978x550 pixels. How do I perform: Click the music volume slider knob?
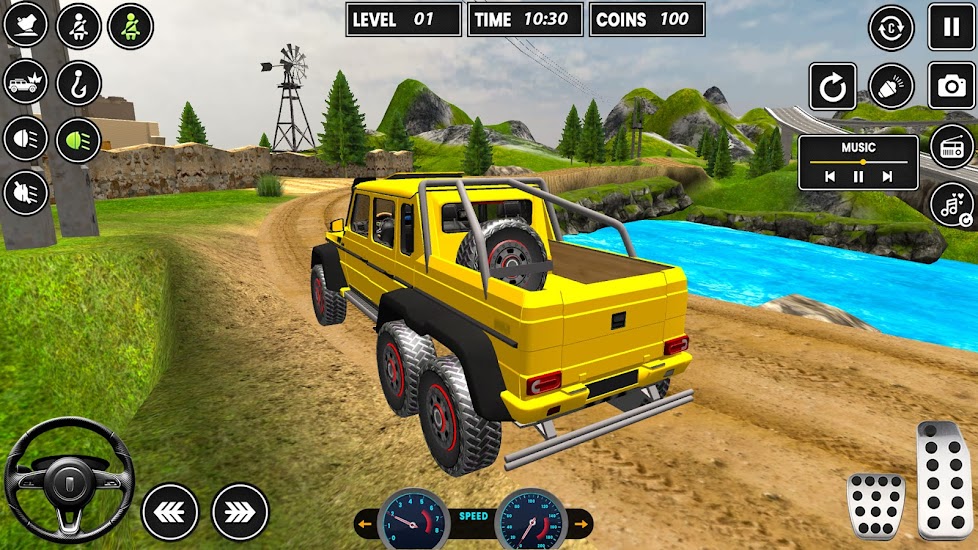tap(862, 161)
